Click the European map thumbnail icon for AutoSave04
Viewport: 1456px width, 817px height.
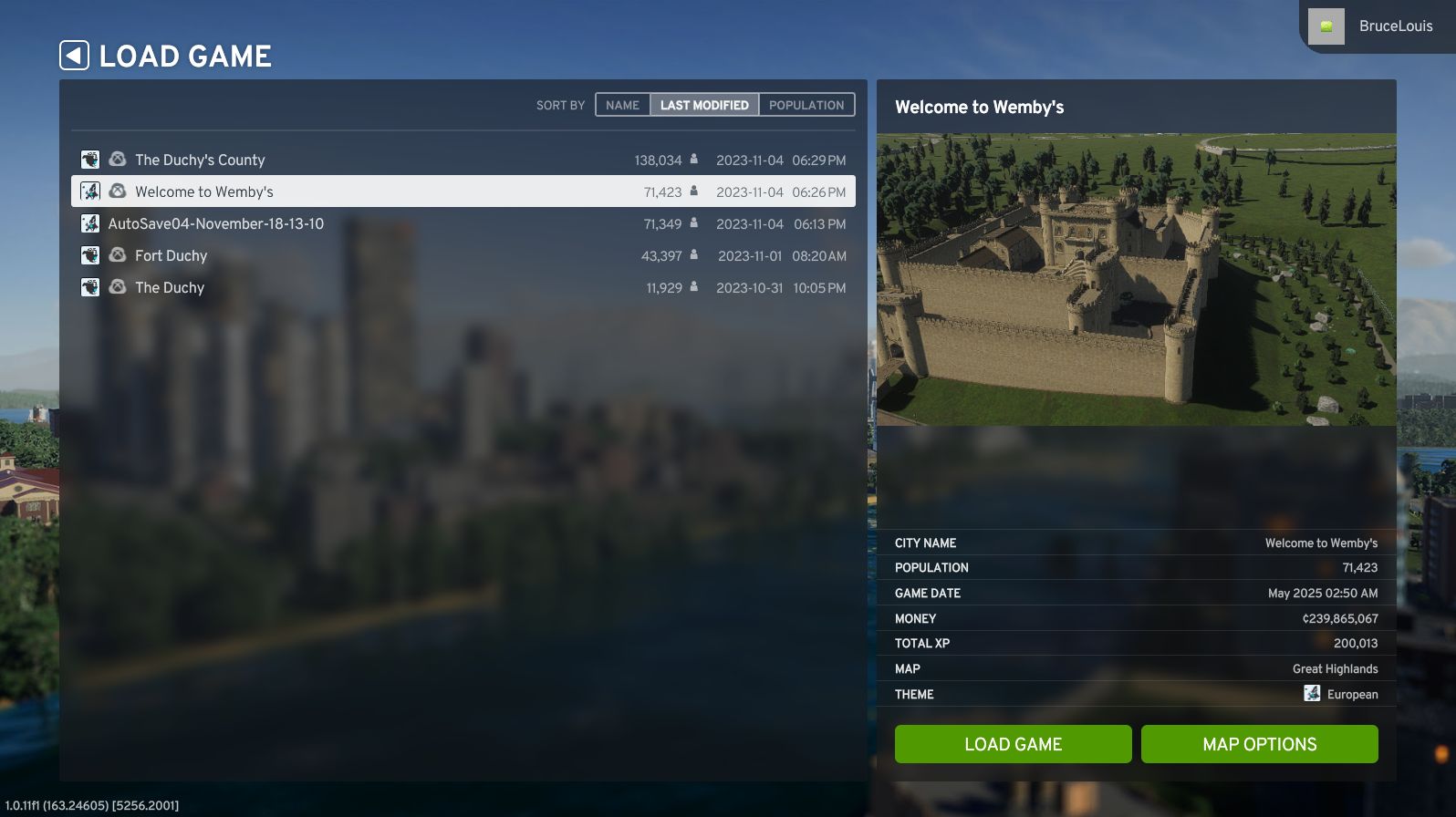[90, 223]
